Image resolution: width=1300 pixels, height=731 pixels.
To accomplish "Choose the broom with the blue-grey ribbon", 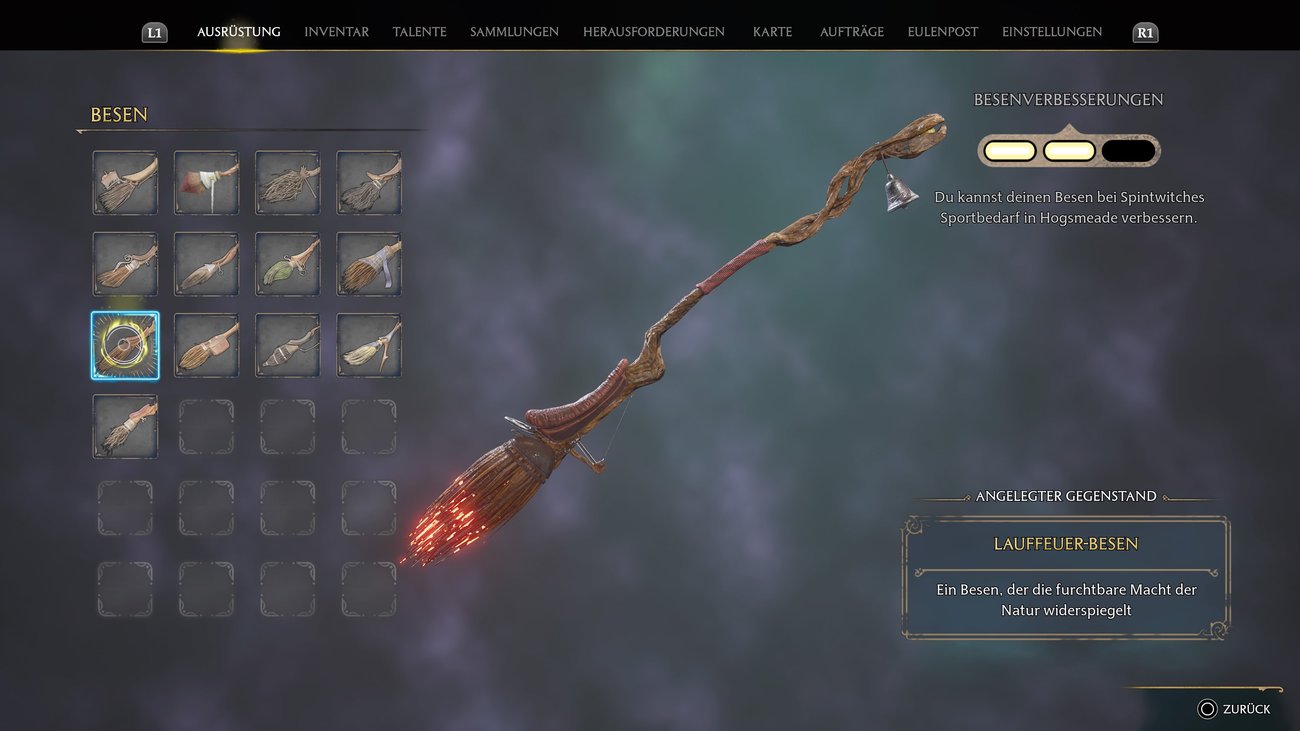I will (x=368, y=264).
